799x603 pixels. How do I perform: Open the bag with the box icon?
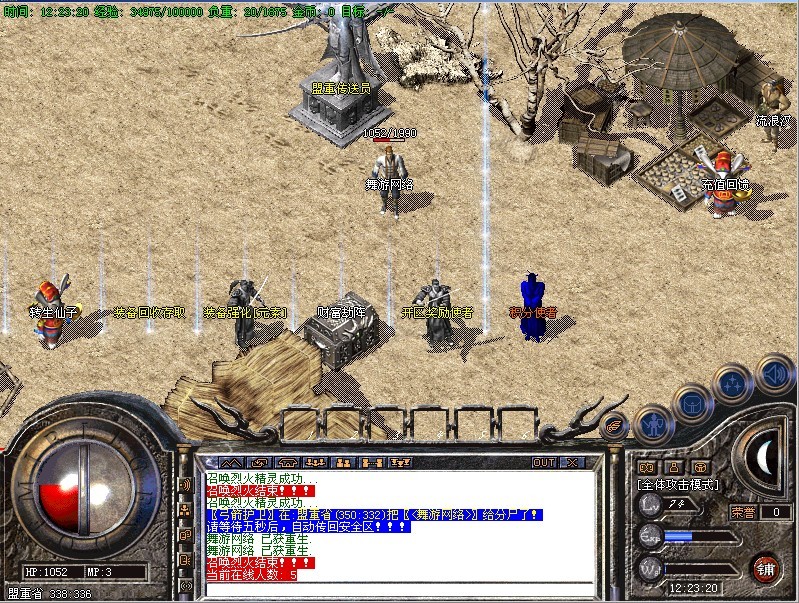click(691, 401)
